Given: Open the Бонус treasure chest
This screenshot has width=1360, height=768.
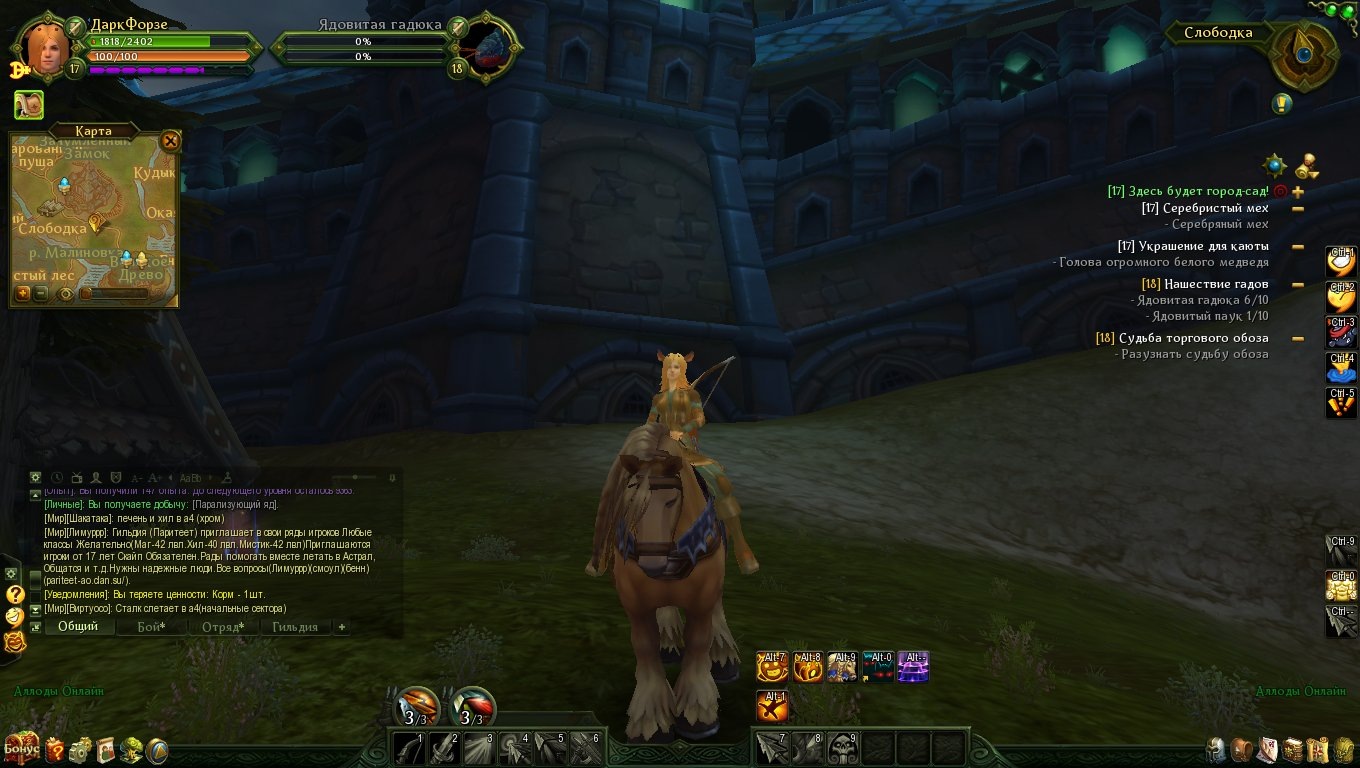Looking at the screenshot, I should point(21,747).
